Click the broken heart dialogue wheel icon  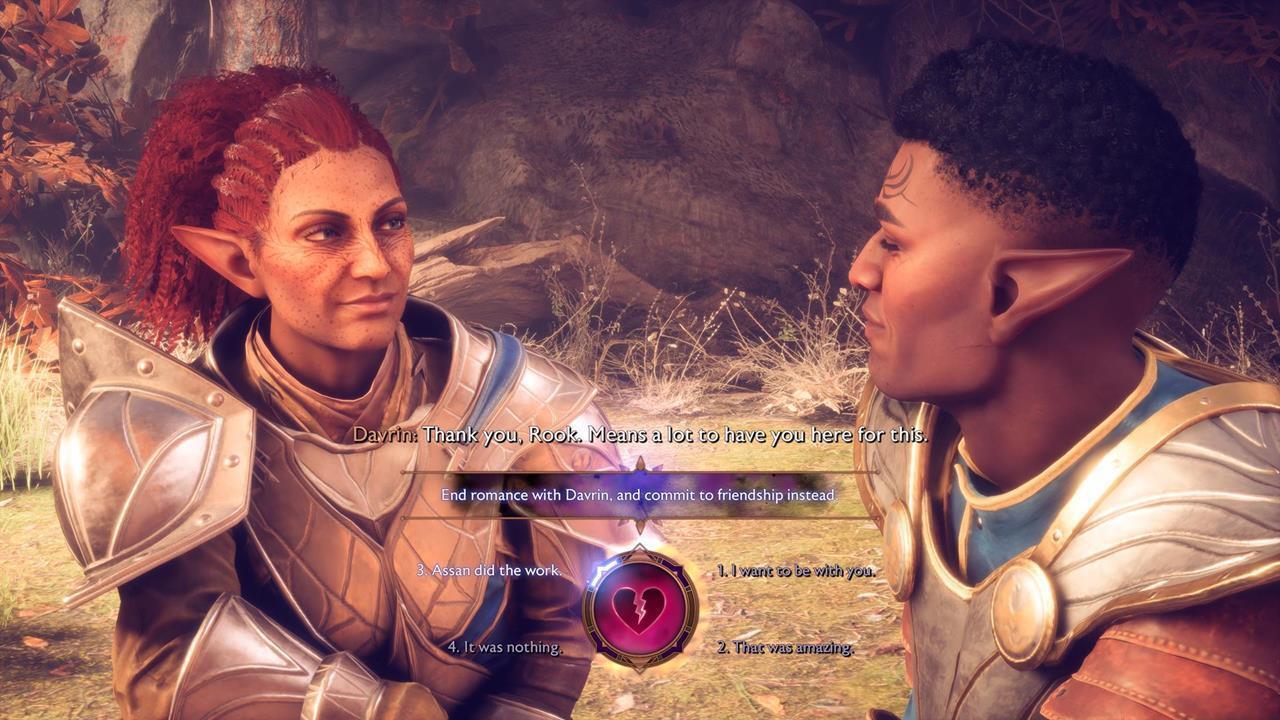(x=640, y=608)
